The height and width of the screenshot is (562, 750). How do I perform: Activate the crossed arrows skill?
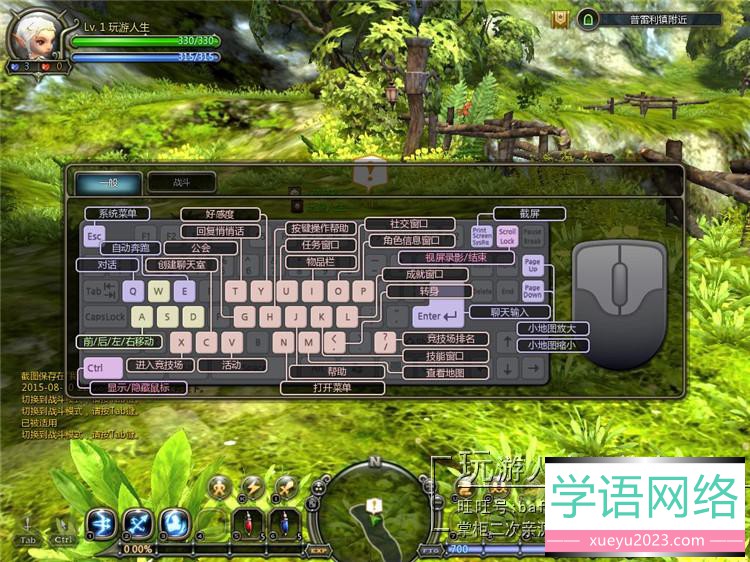pyautogui.click(x=137, y=522)
